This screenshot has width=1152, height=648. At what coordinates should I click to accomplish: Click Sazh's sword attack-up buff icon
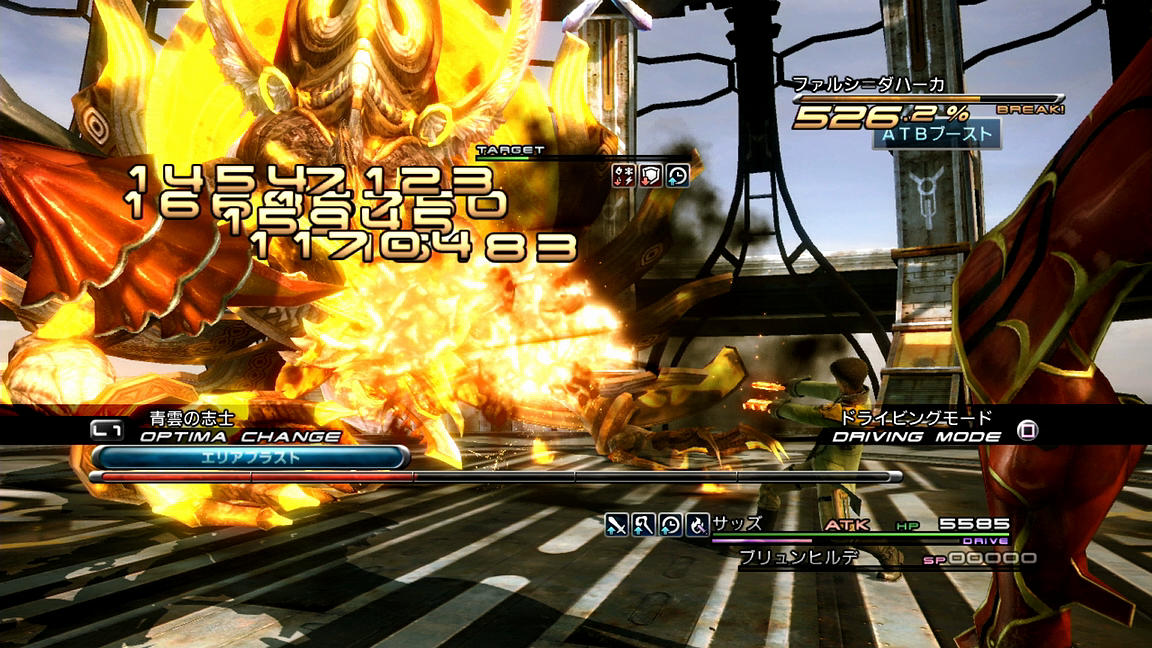(x=617, y=523)
